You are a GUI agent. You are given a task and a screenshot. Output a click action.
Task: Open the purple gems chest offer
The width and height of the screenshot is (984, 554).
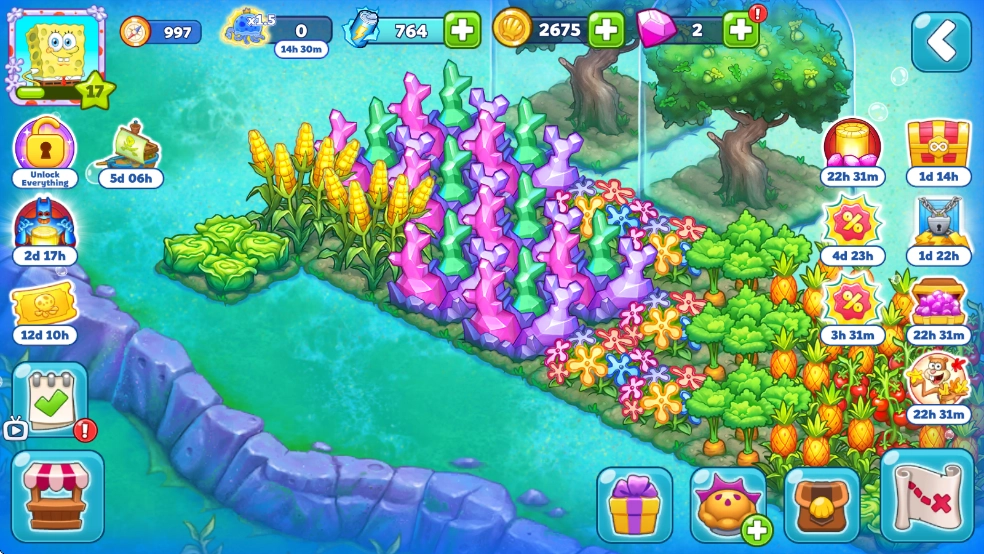[939, 304]
